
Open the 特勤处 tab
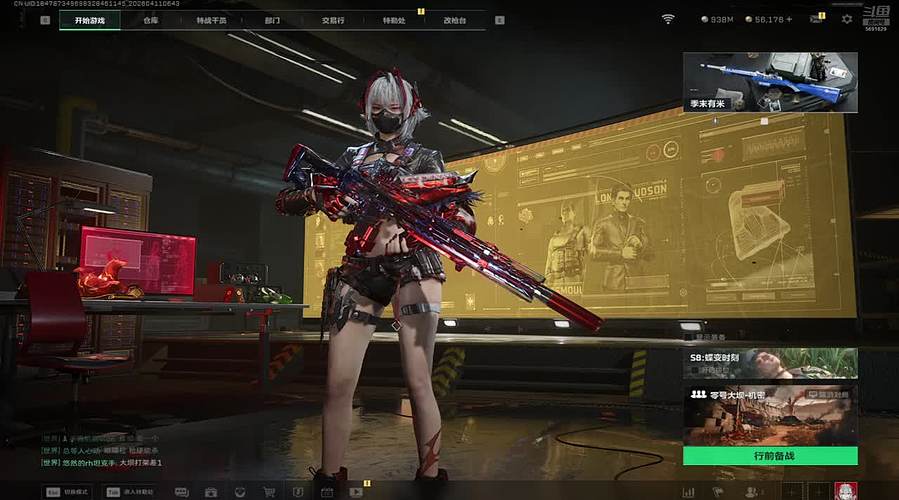pyautogui.click(x=395, y=20)
